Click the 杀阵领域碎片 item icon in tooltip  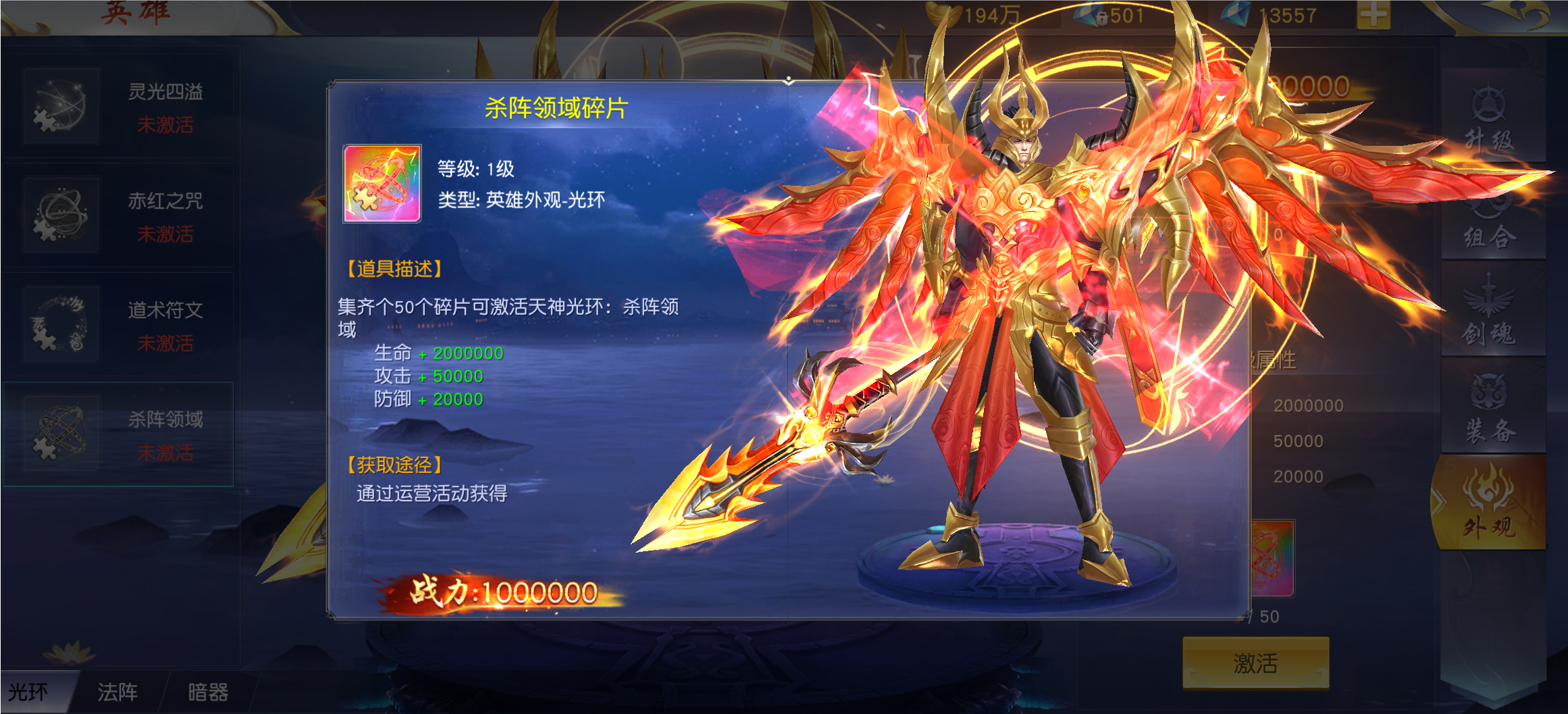click(382, 184)
